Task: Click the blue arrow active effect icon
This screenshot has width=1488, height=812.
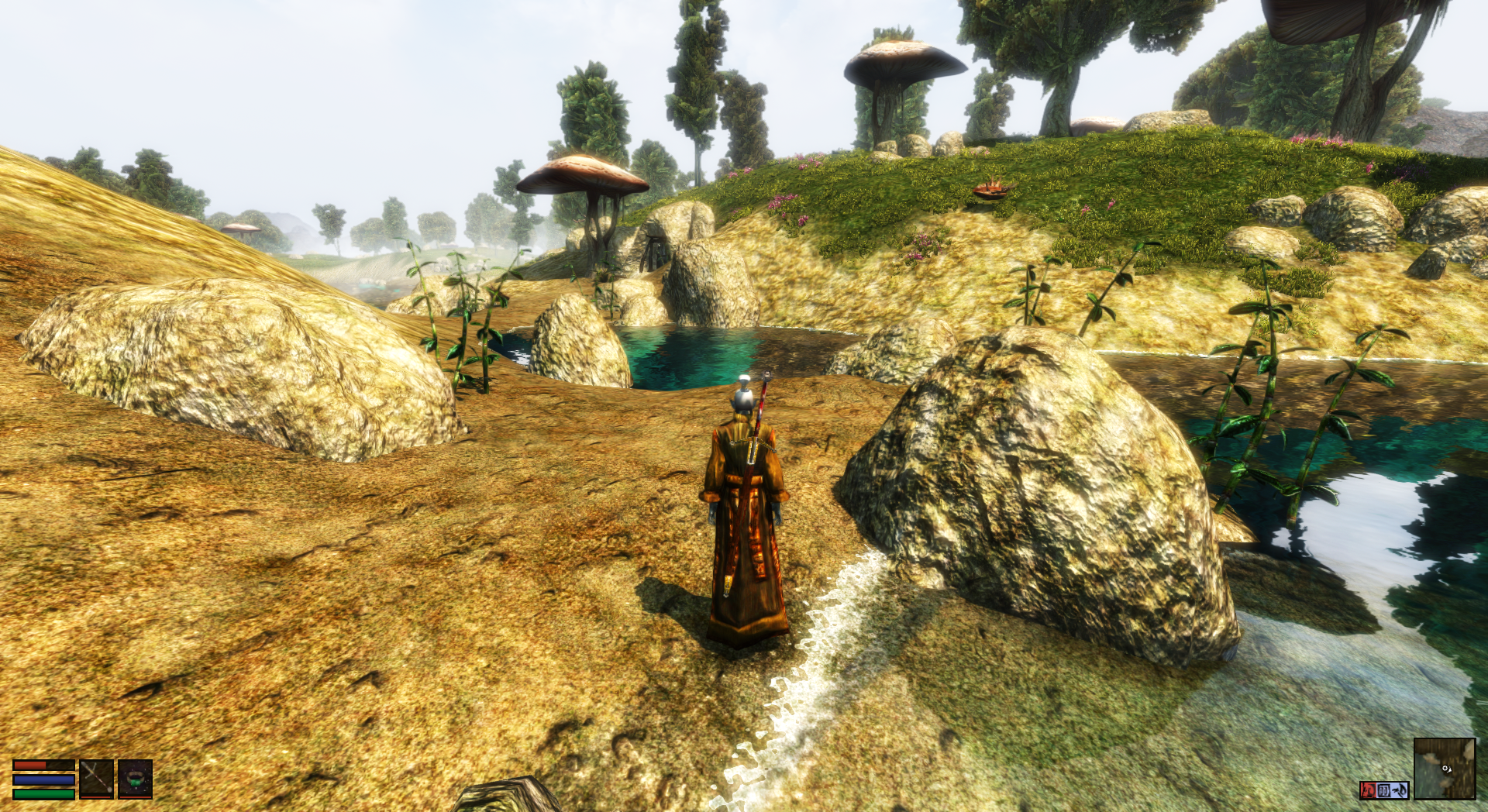Action: 1400,790
